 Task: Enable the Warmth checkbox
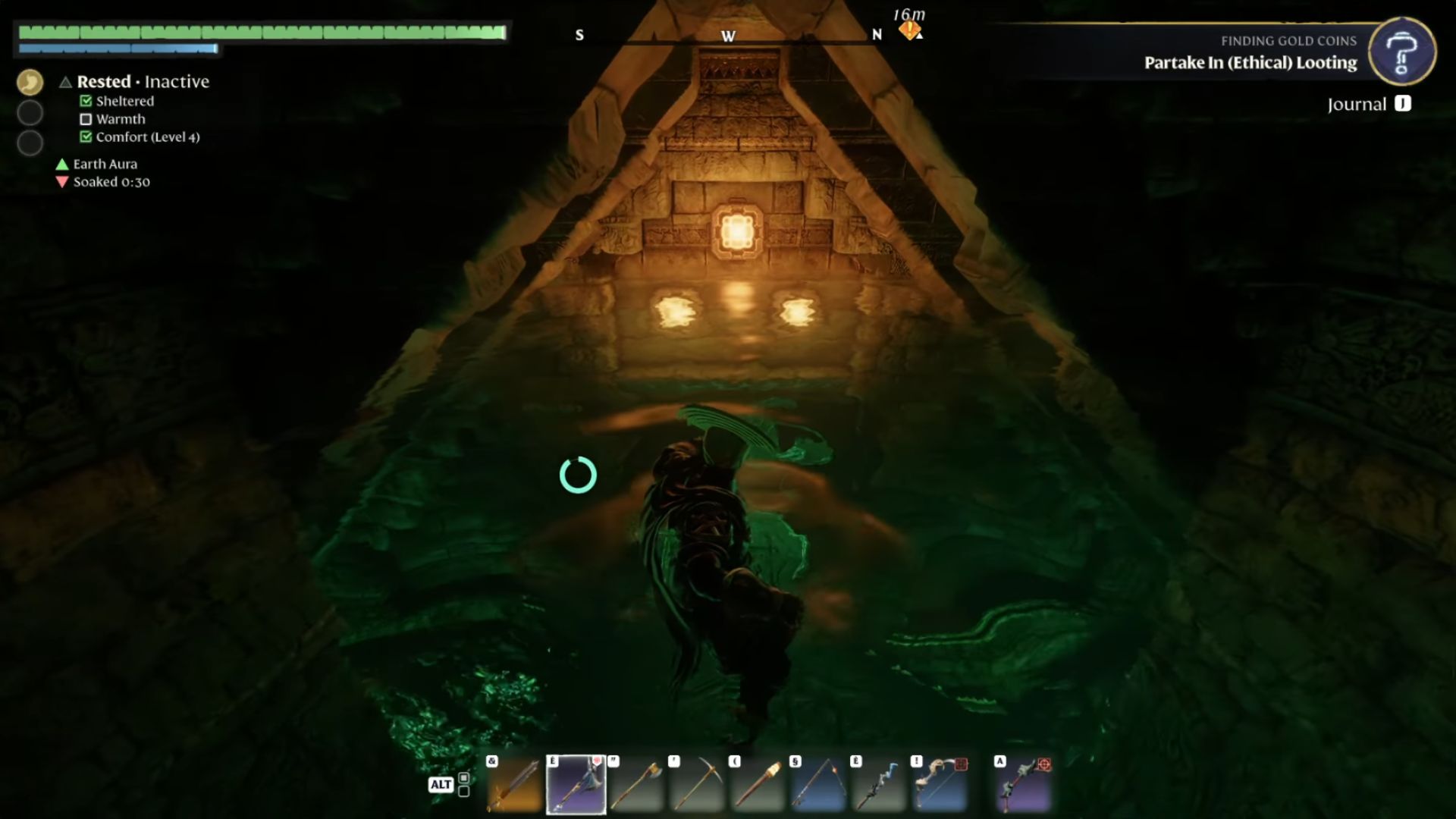coord(84,118)
